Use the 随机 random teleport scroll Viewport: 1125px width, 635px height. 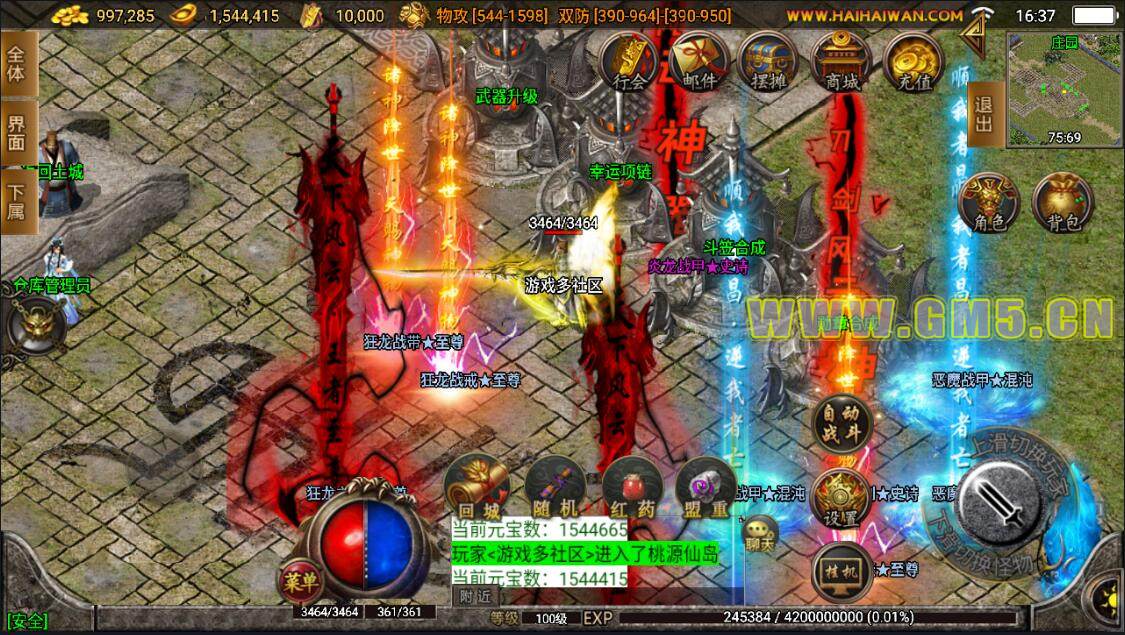tap(552, 488)
